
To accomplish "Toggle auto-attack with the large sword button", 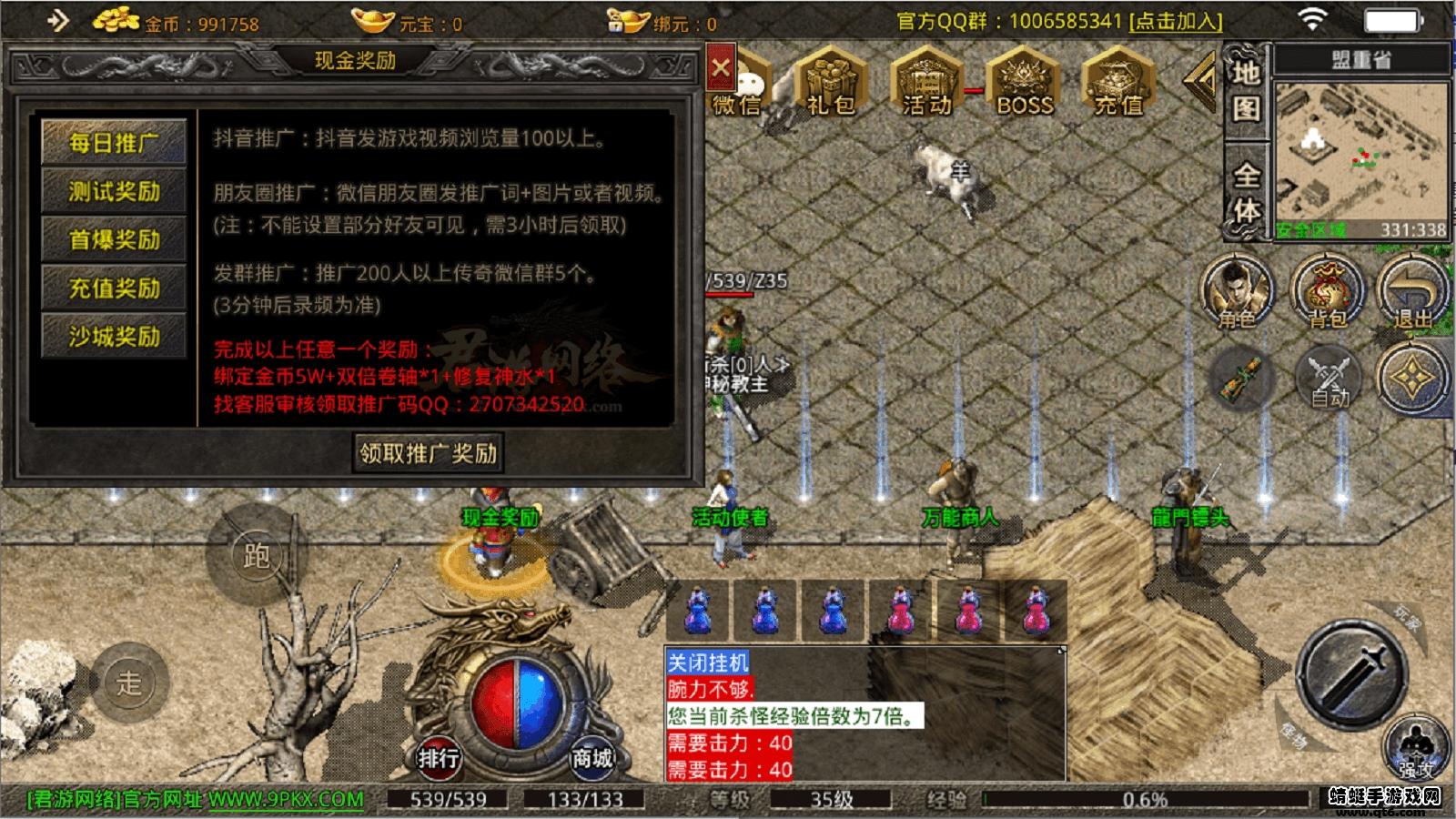I will click(x=1350, y=684).
